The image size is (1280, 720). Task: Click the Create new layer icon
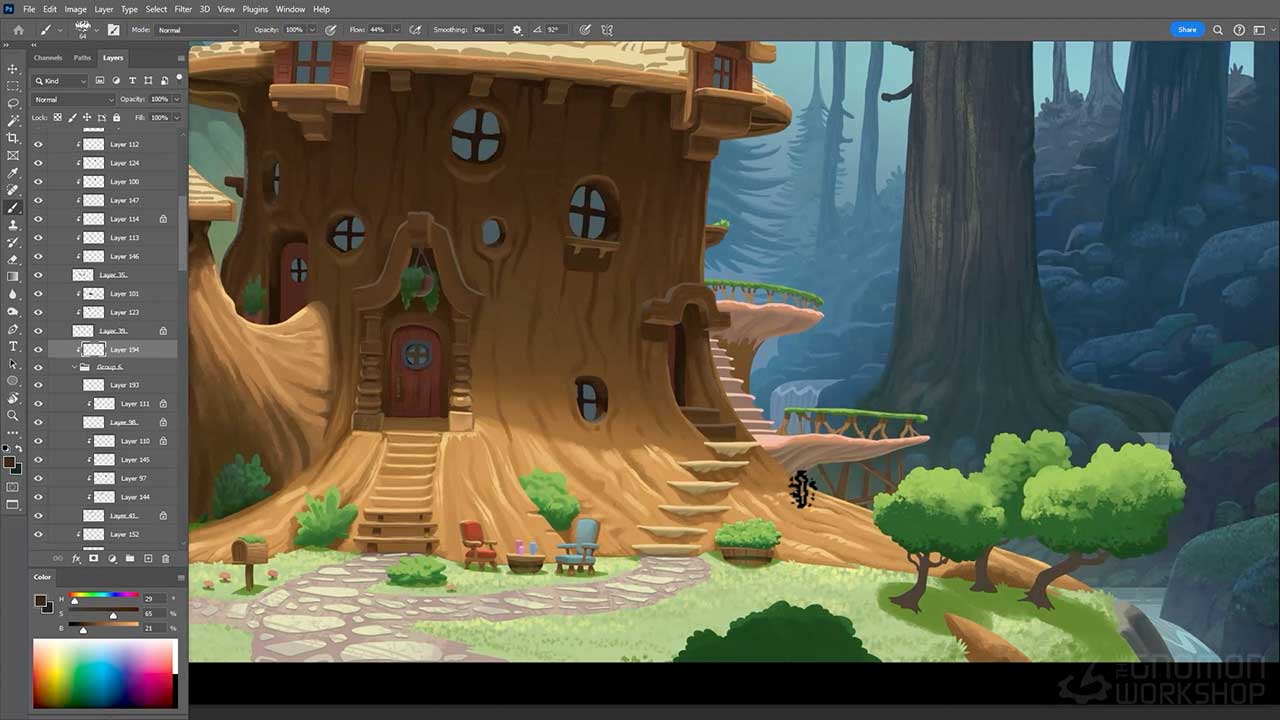pos(148,558)
